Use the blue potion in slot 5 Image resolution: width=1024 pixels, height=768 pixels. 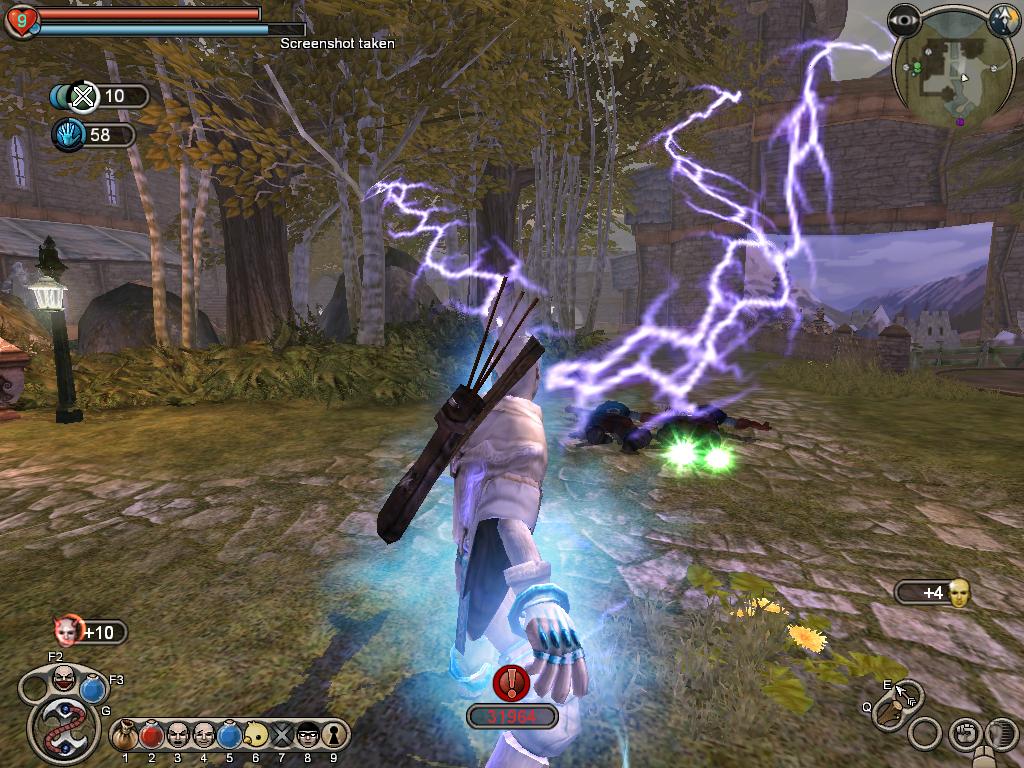click(x=229, y=736)
